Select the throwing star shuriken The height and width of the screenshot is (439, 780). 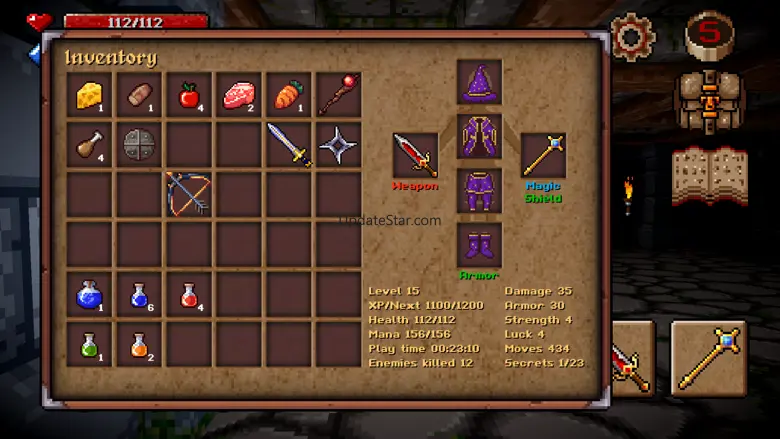(x=338, y=144)
